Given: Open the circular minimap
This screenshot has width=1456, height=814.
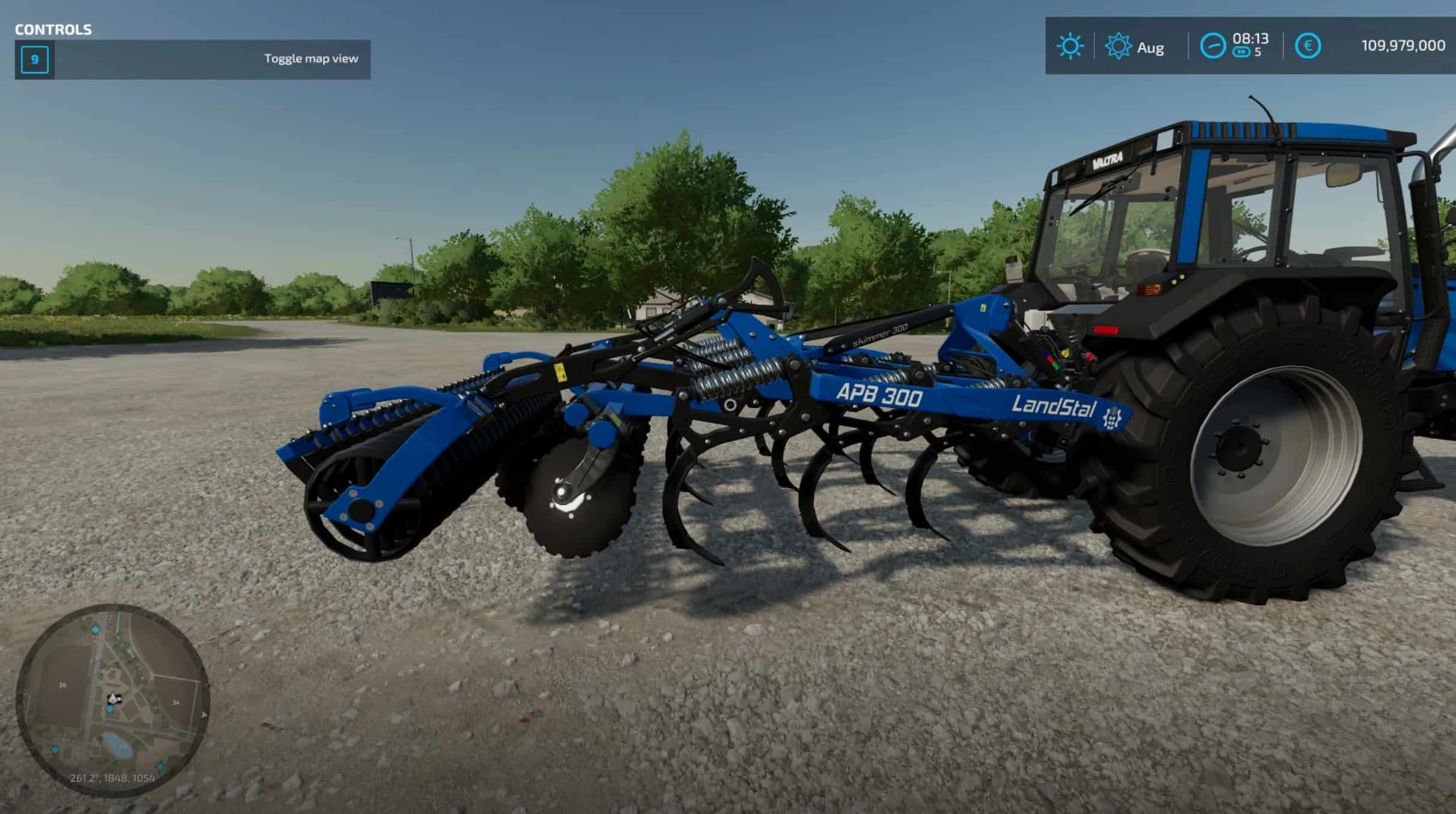Looking at the screenshot, I should pyautogui.click(x=113, y=700).
